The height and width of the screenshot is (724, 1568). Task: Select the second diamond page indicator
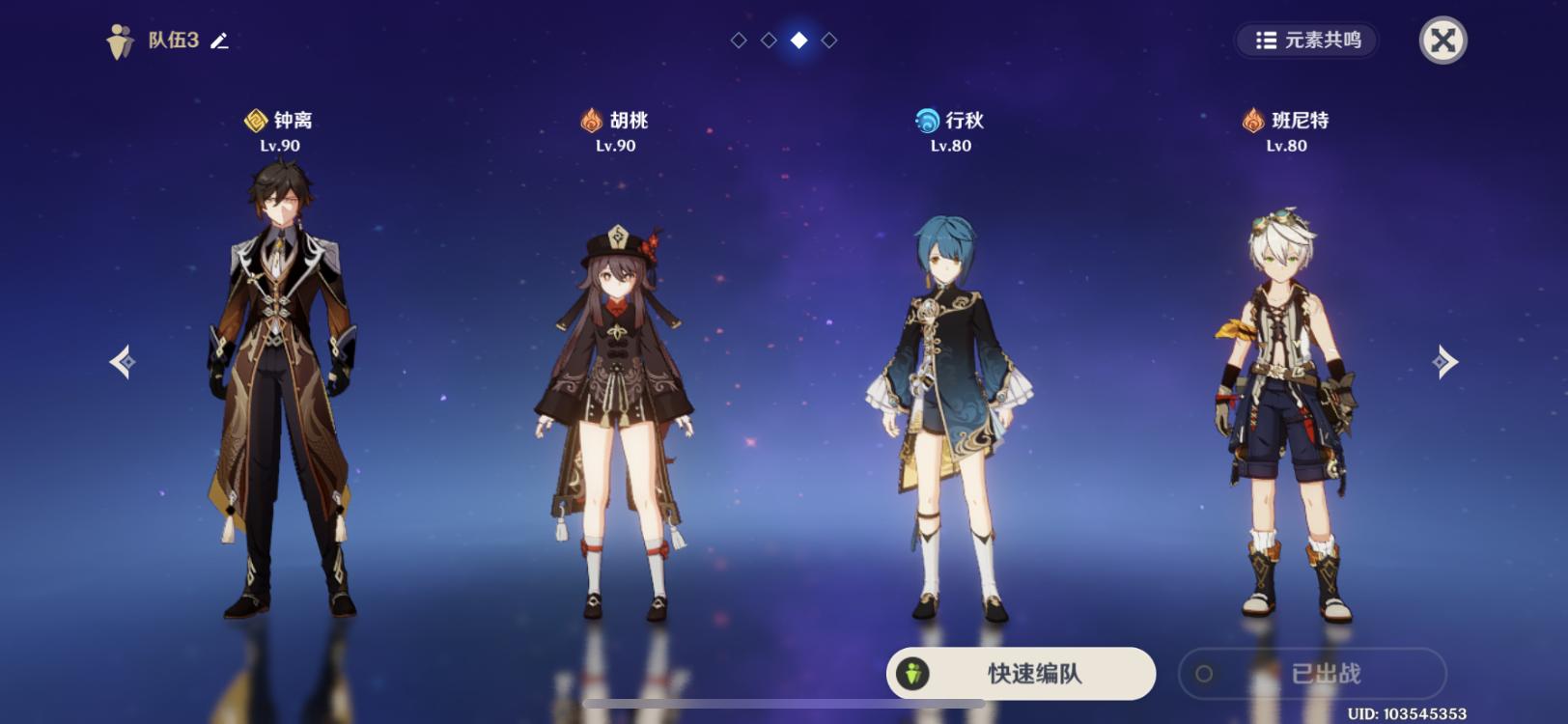click(769, 42)
